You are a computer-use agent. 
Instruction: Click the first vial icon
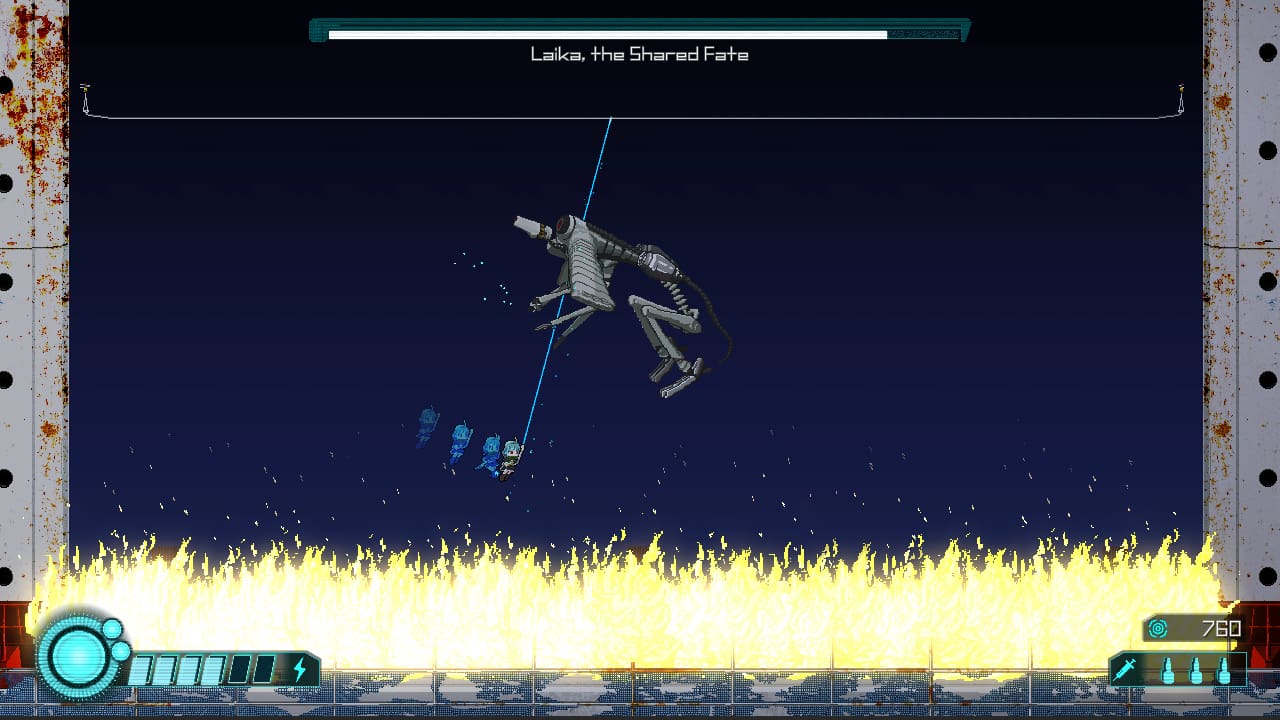(1168, 672)
